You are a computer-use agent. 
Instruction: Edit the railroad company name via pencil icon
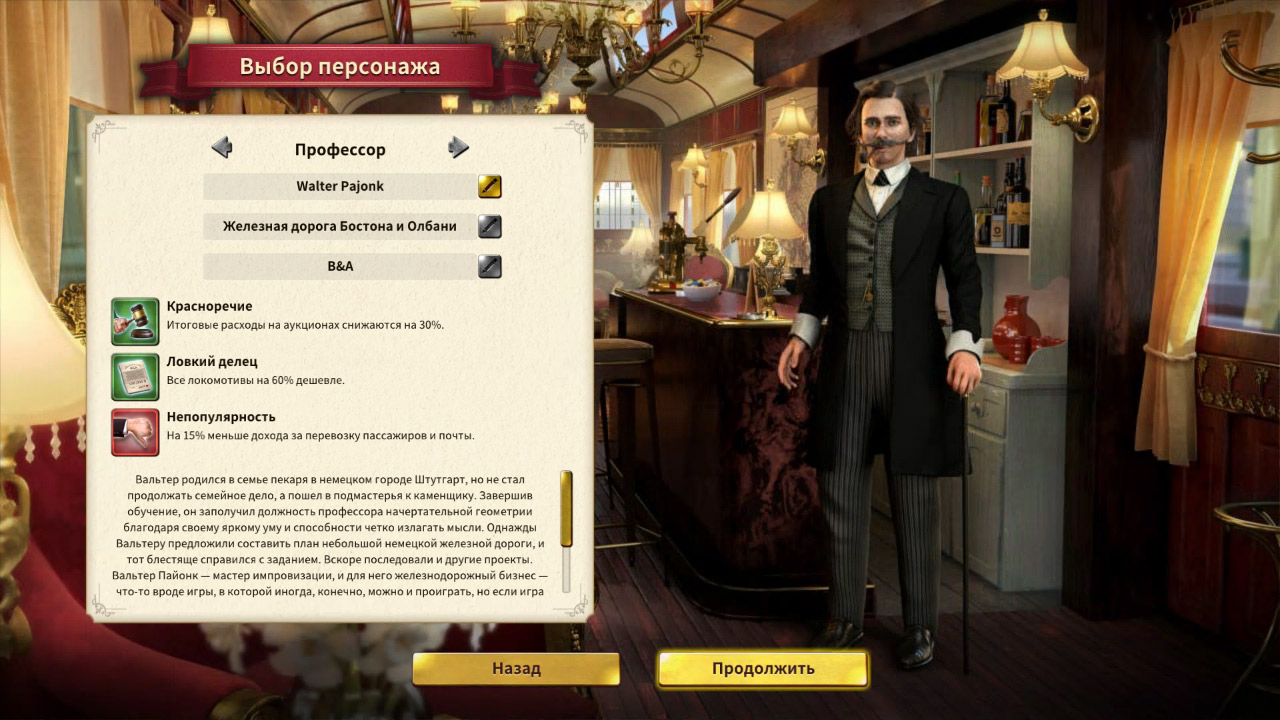tap(489, 226)
